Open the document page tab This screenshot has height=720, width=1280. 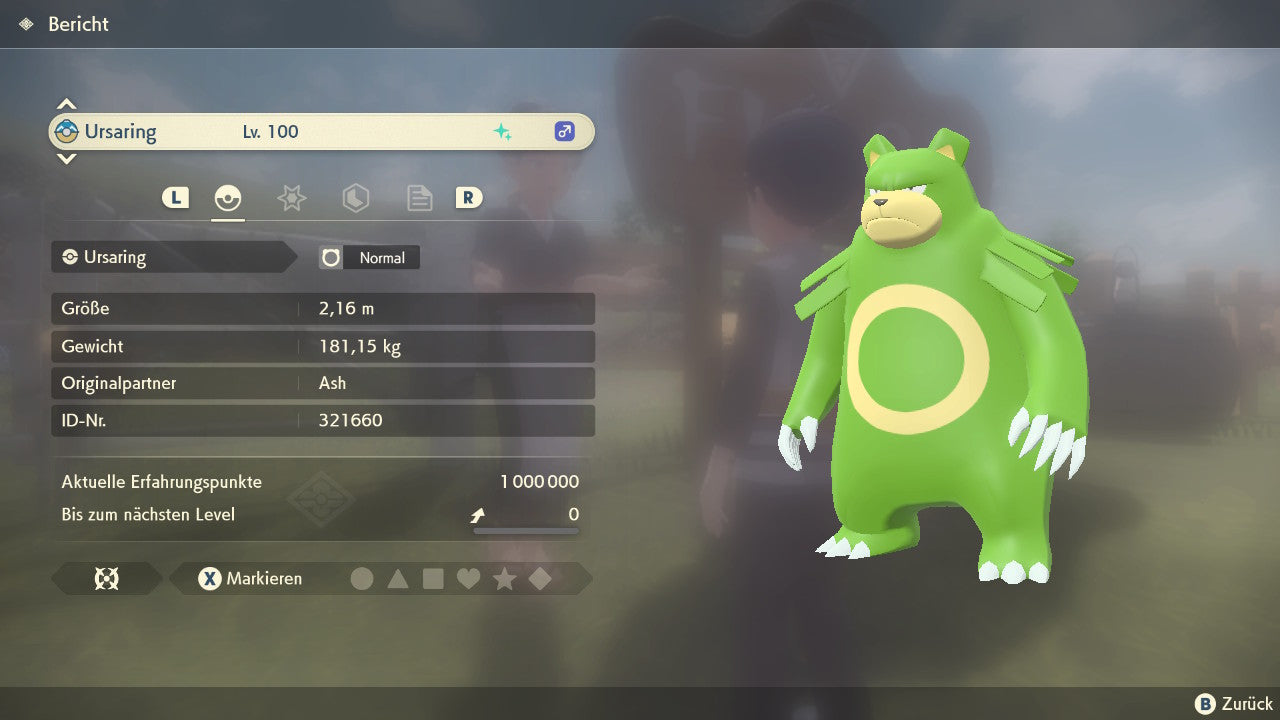pos(419,198)
